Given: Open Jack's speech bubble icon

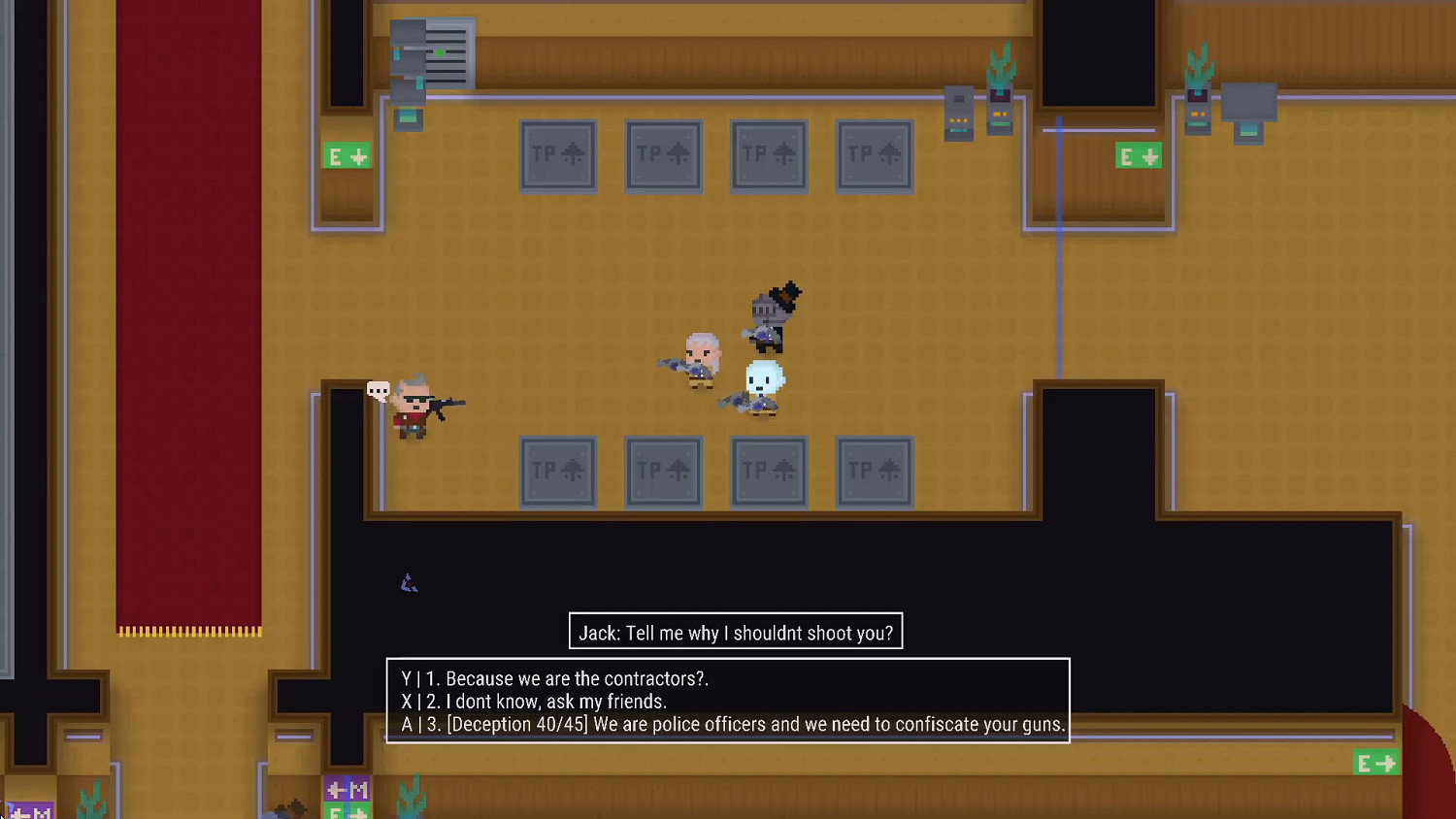Looking at the screenshot, I should tap(379, 391).
